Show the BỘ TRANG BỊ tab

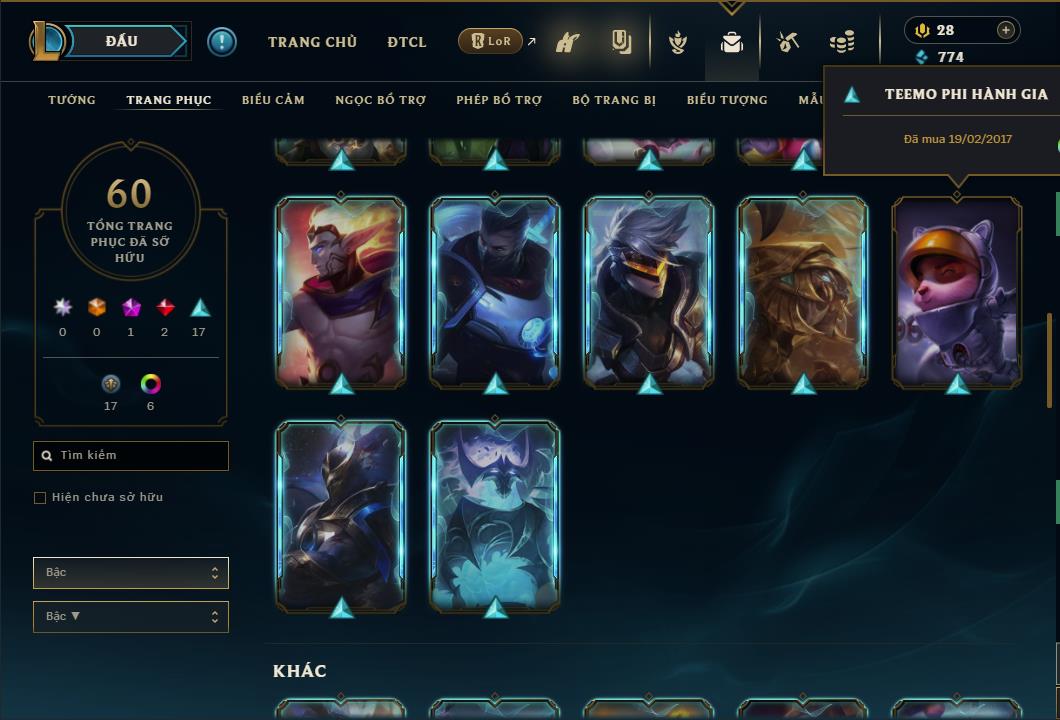(x=614, y=100)
